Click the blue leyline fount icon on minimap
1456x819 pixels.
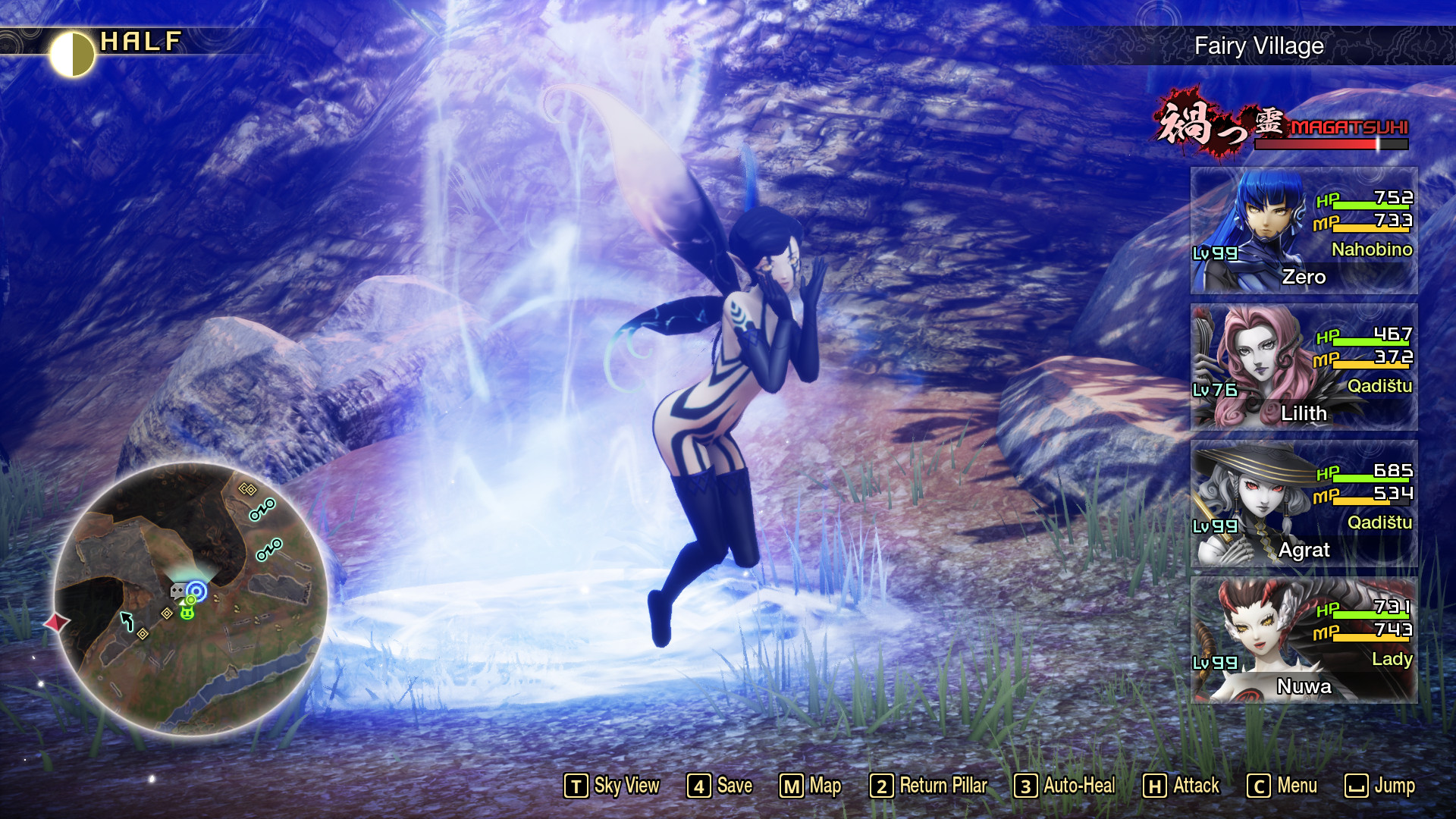point(196,590)
